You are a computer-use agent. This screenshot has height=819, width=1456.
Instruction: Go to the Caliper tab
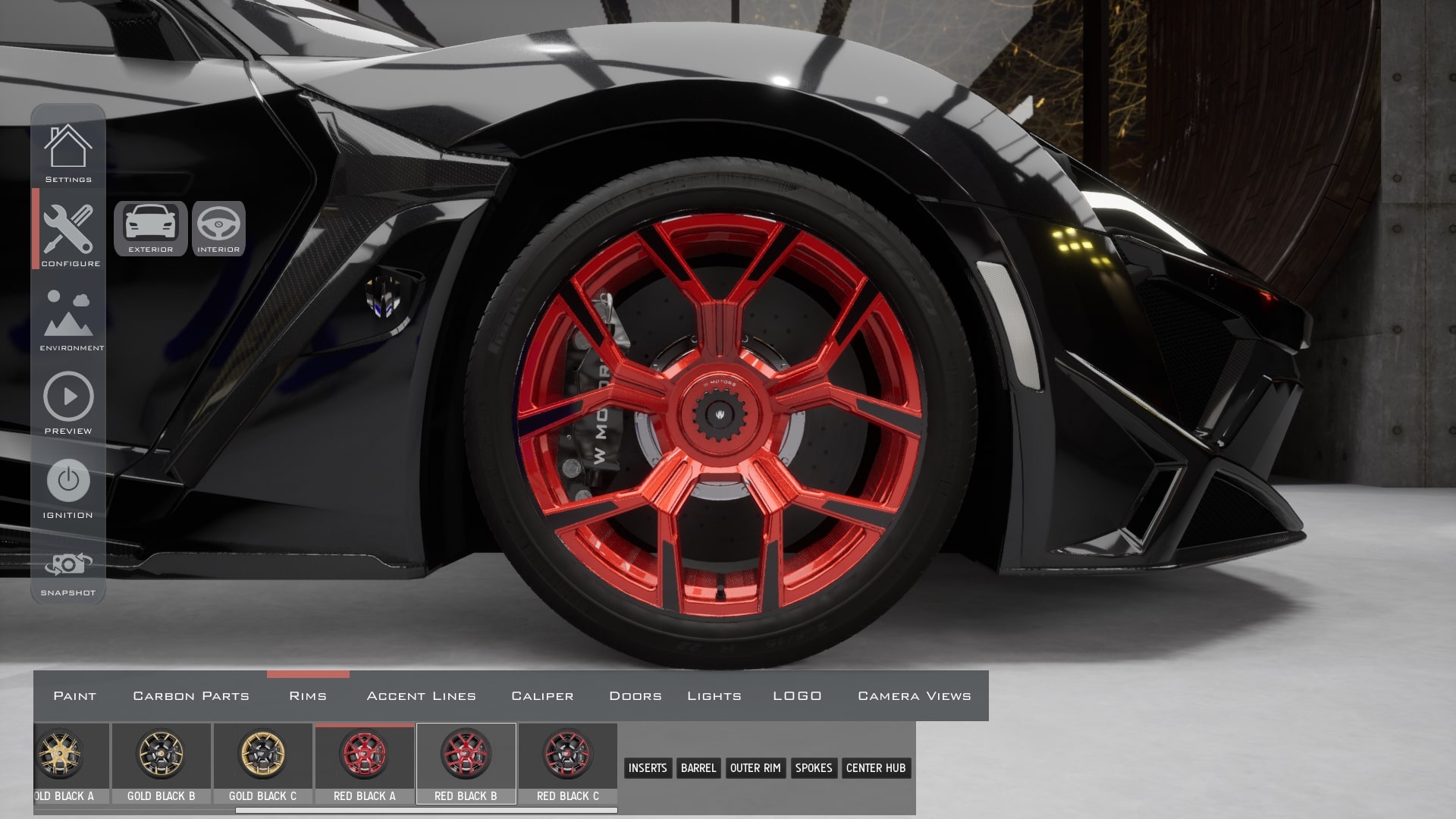[542, 696]
